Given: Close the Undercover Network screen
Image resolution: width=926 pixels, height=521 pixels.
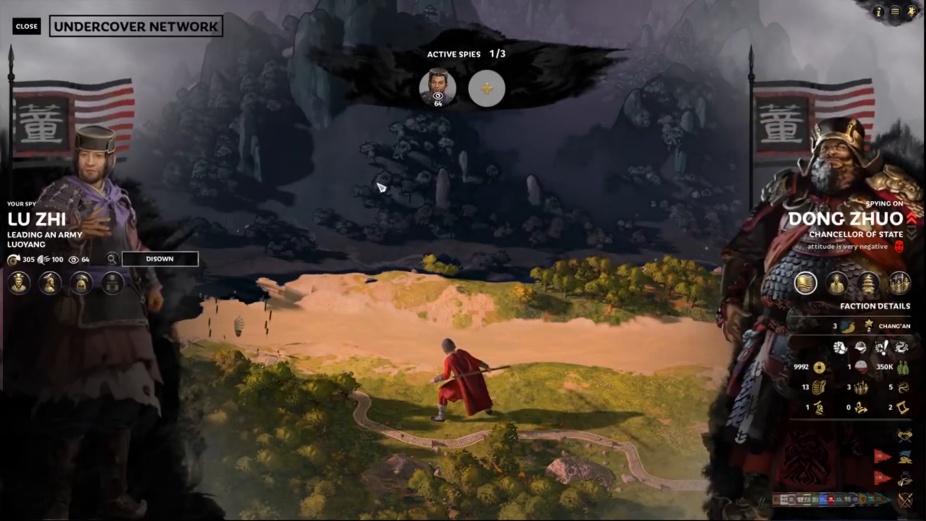Looking at the screenshot, I should 27,27.
